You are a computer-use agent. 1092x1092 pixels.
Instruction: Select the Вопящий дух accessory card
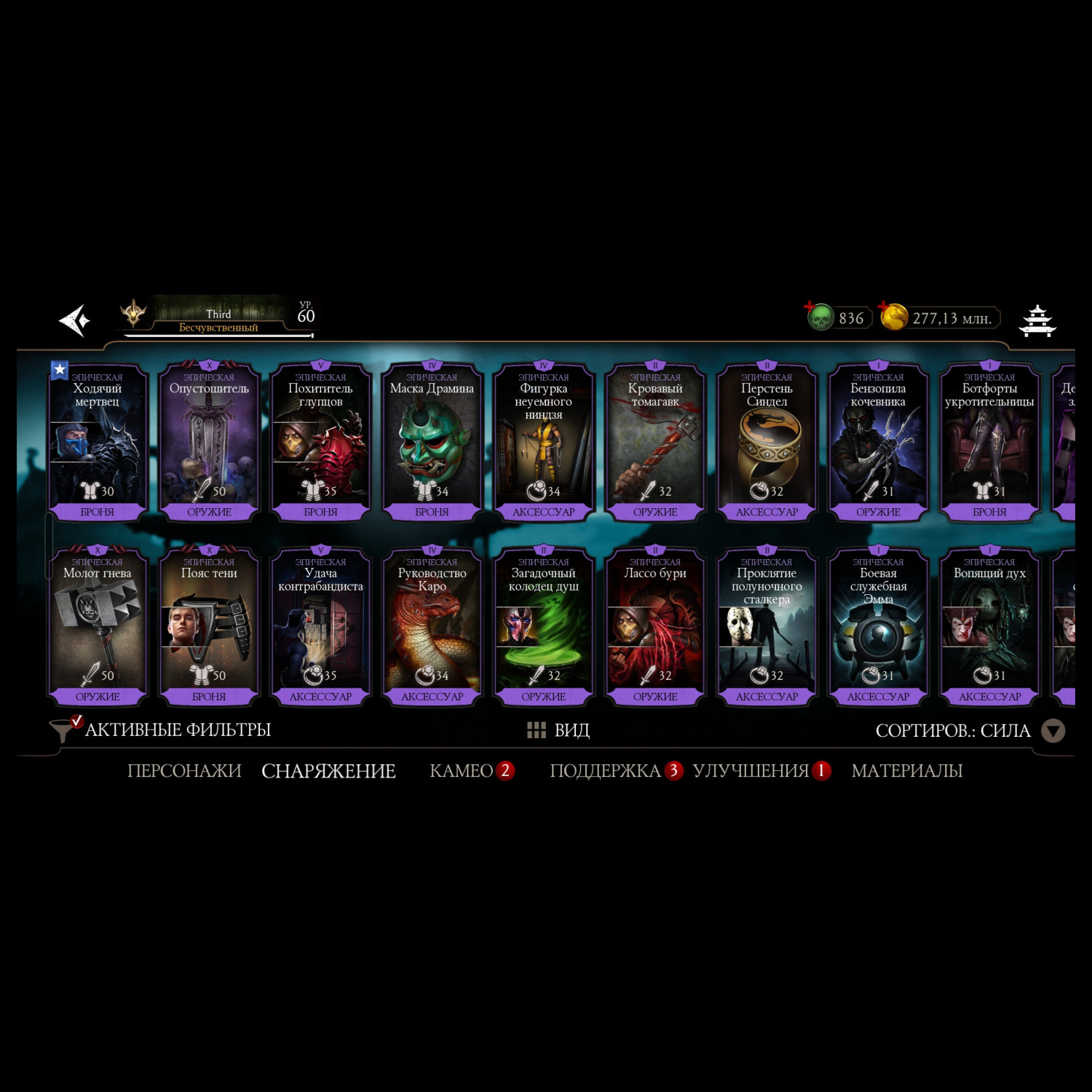pos(989,626)
